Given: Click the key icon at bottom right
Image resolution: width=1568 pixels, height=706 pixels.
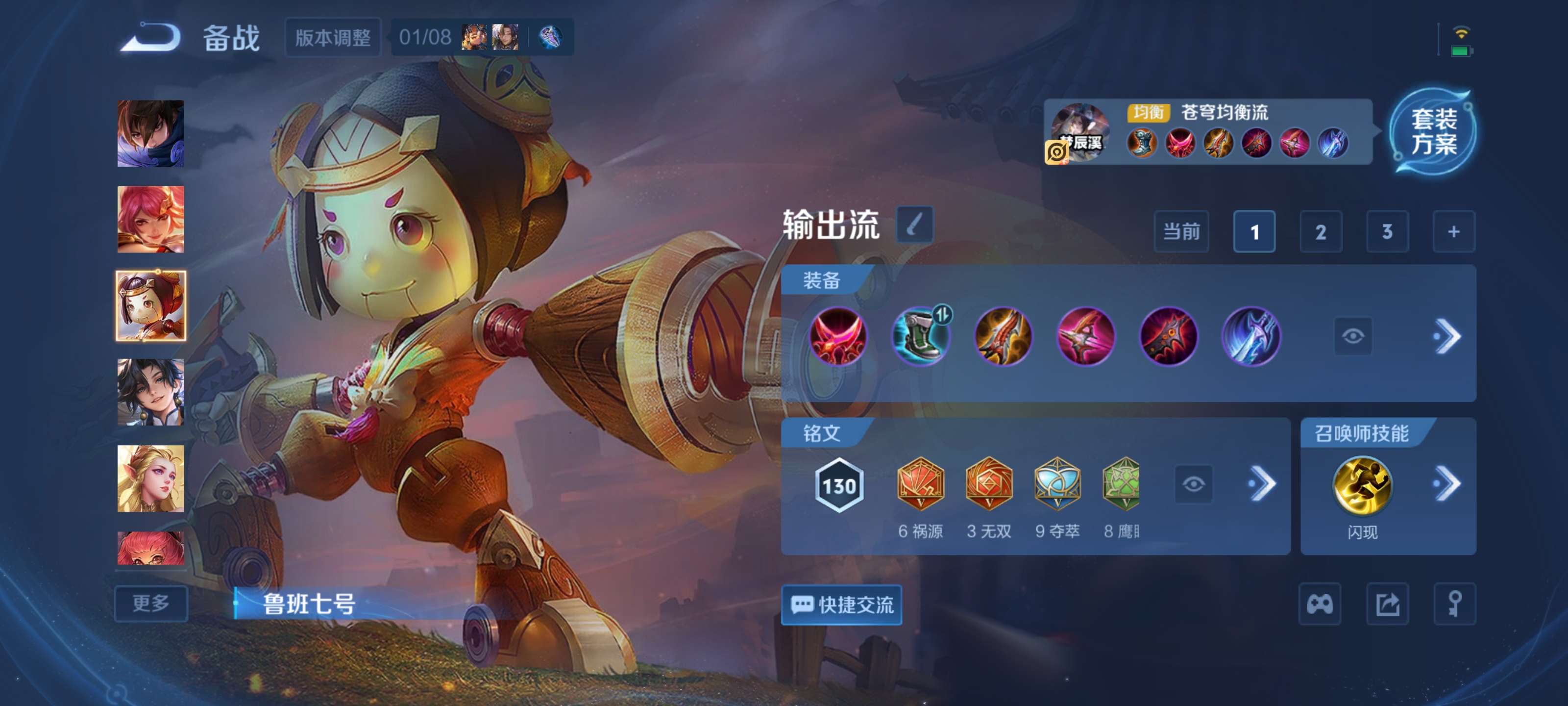Looking at the screenshot, I should pyautogui.click(x=1455, y=605).
